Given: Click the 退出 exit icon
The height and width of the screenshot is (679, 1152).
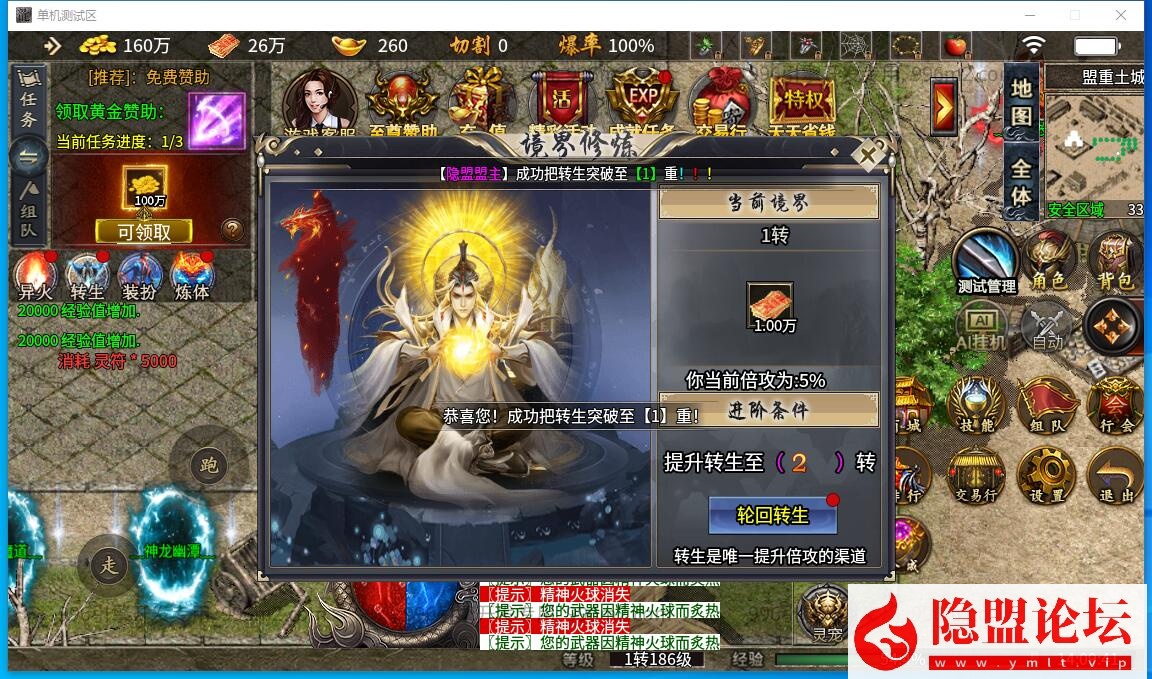Looking at the screenshot, I should [x=1114, y=475].
